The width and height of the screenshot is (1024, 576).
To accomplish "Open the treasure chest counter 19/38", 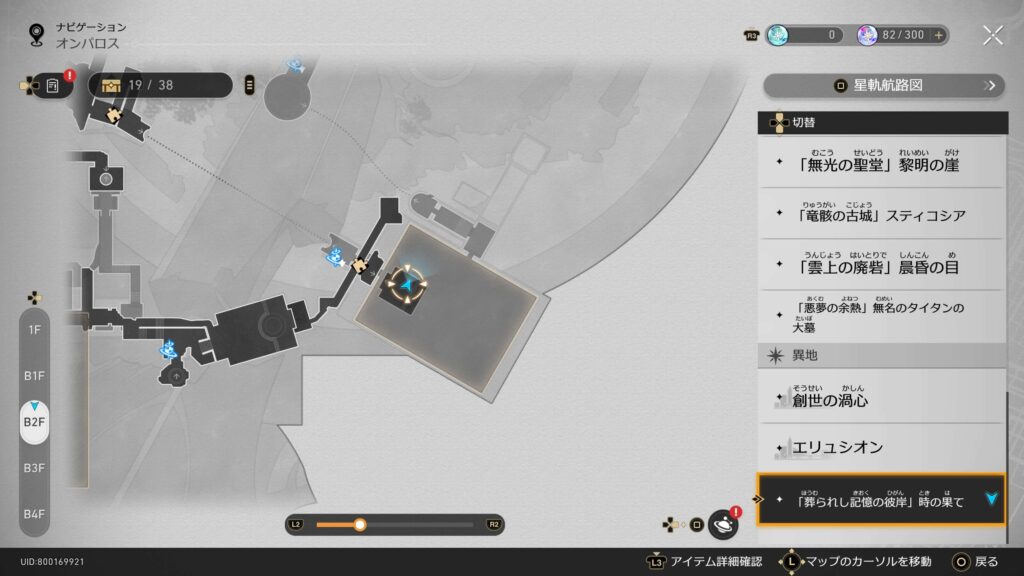I will click(160, 85).
